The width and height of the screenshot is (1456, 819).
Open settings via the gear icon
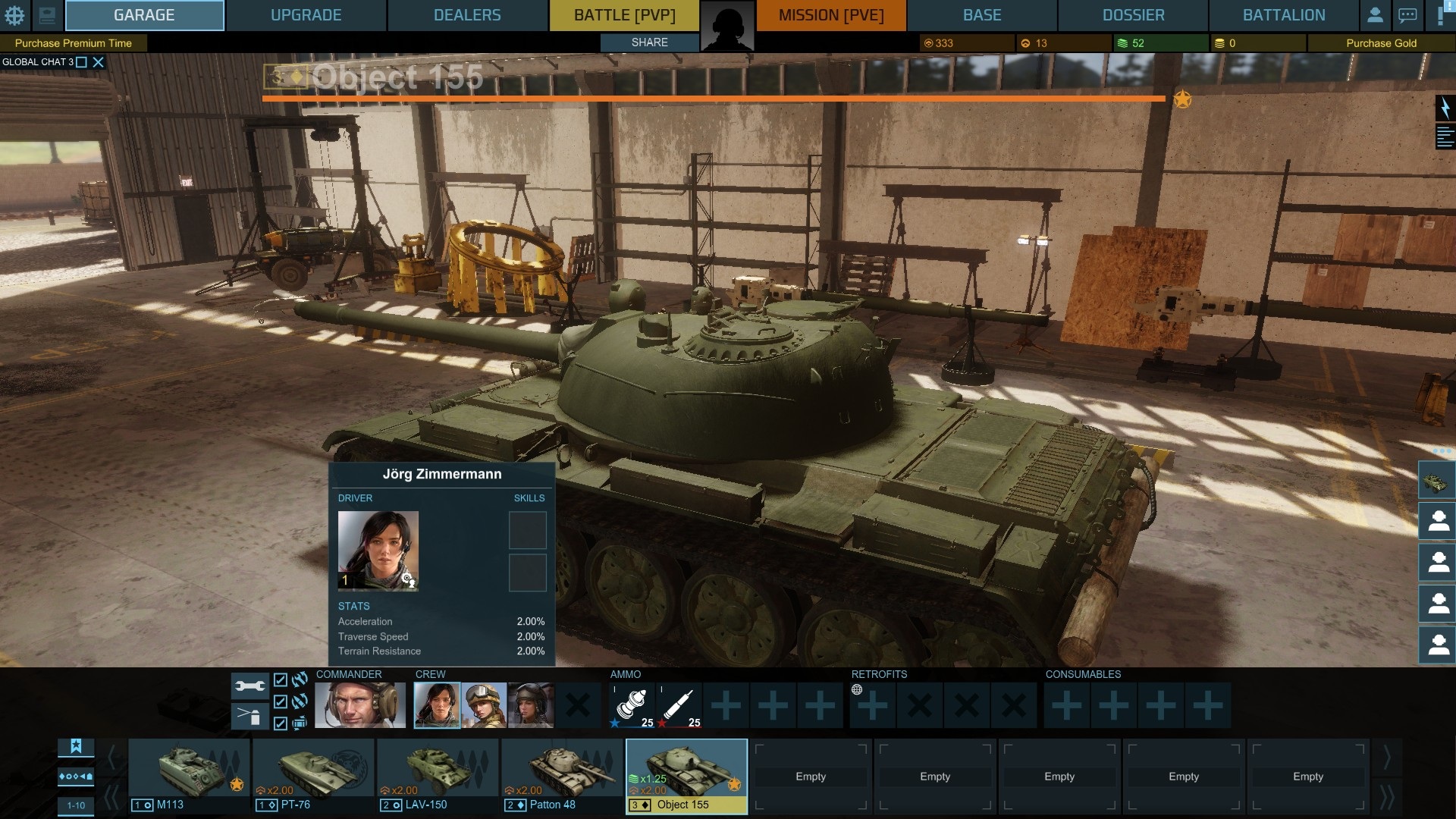pyautogui.click(x=14, y=15)
